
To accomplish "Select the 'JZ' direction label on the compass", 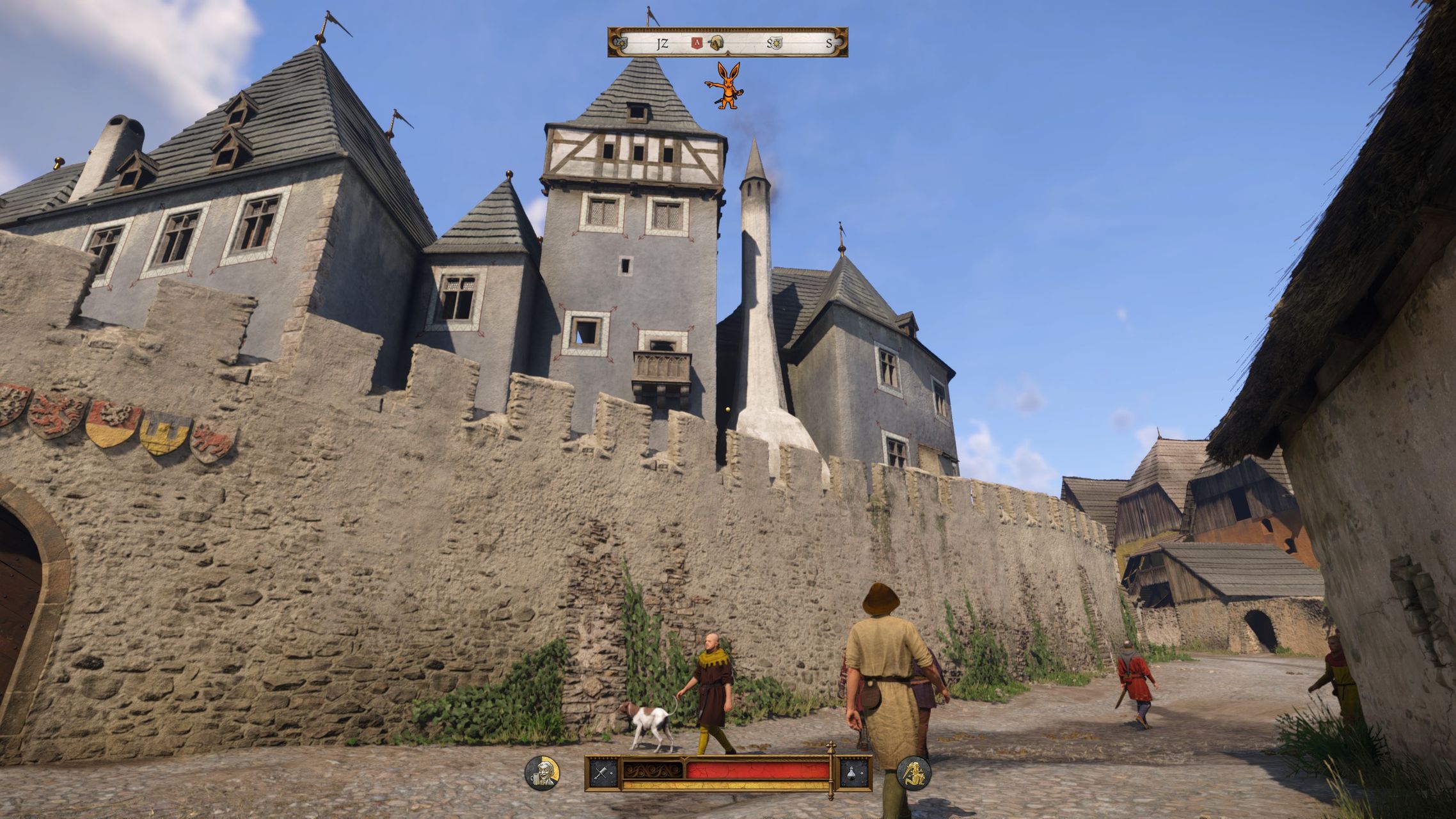I will coord(662,44).
